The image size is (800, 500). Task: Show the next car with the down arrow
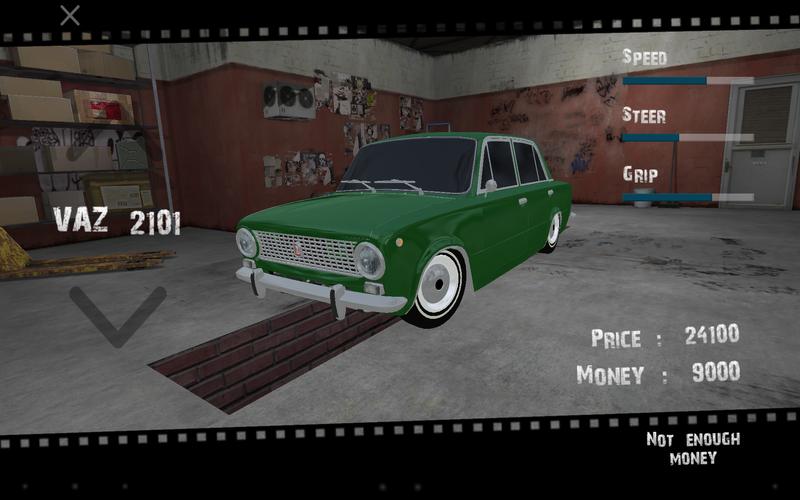pos(118,315)
